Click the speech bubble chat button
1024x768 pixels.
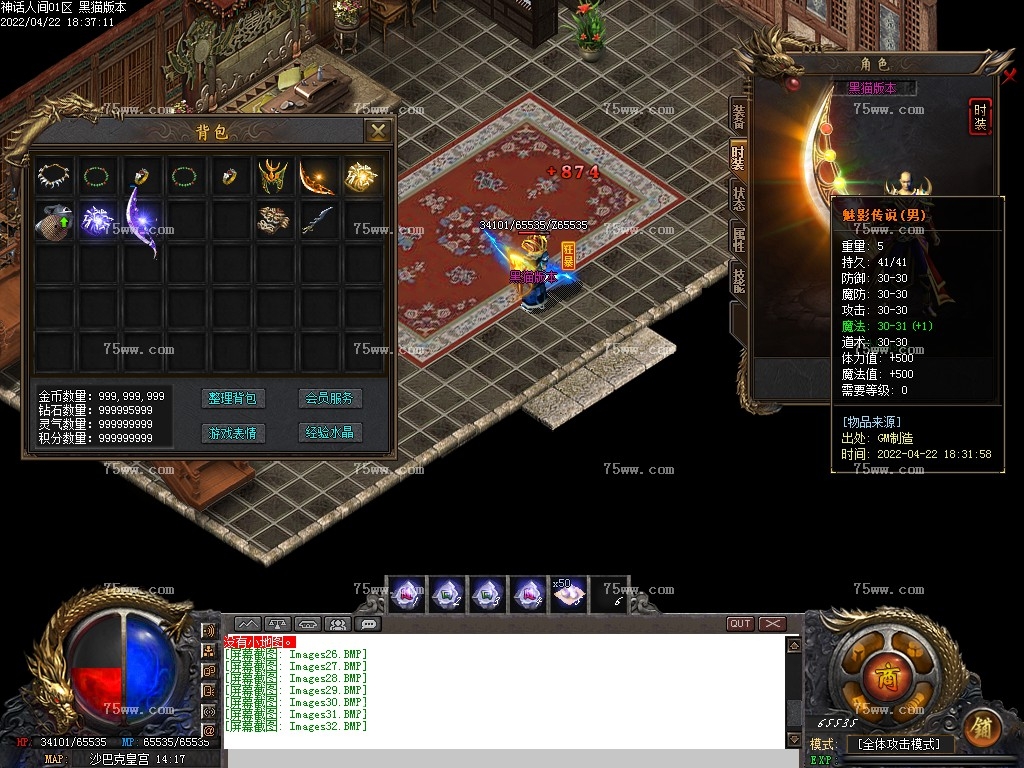pos(368,624)
